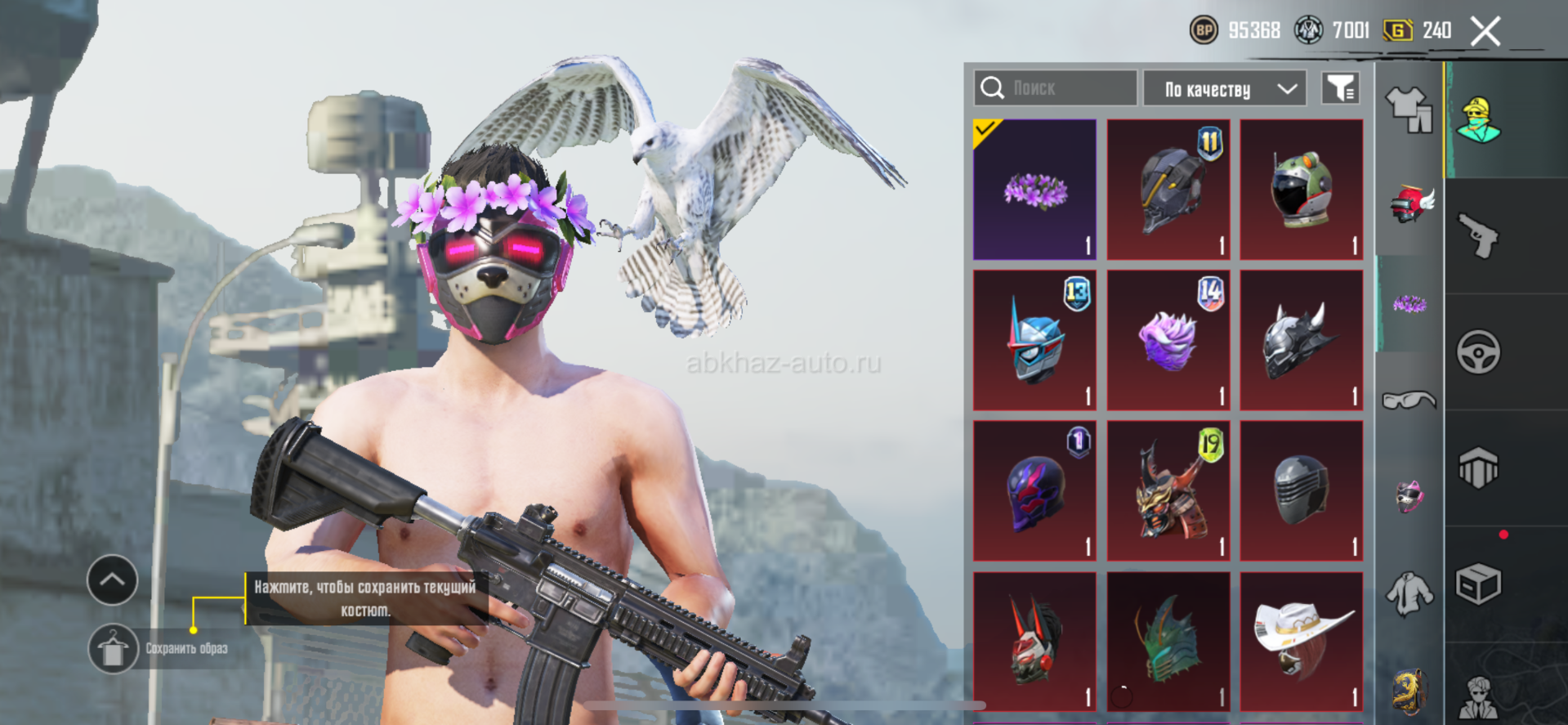Open the По качеству sort dropdown
This screenshot has height=725, width=1568.
(1224, 88)
